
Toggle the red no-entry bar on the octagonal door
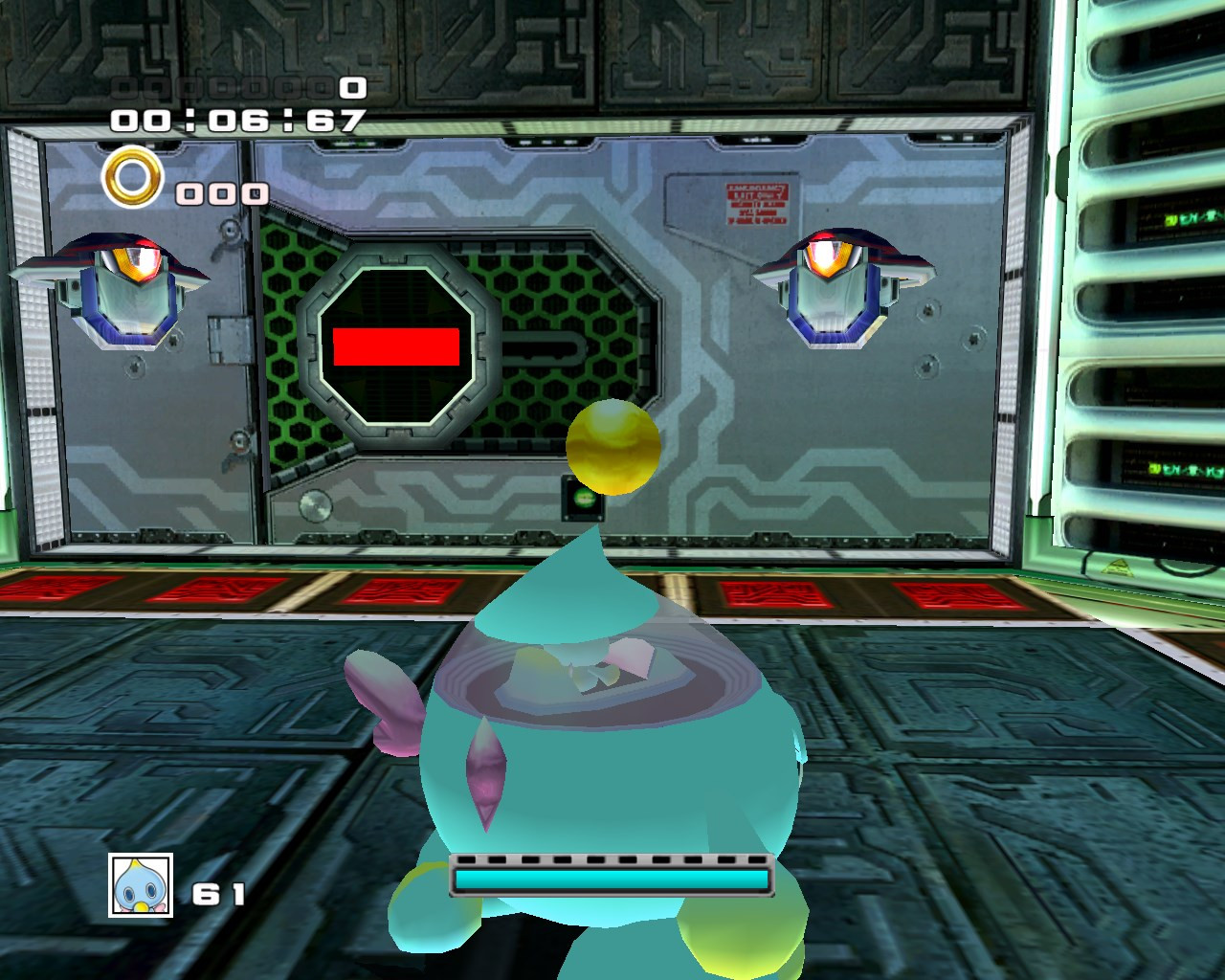tap(397, 348)
